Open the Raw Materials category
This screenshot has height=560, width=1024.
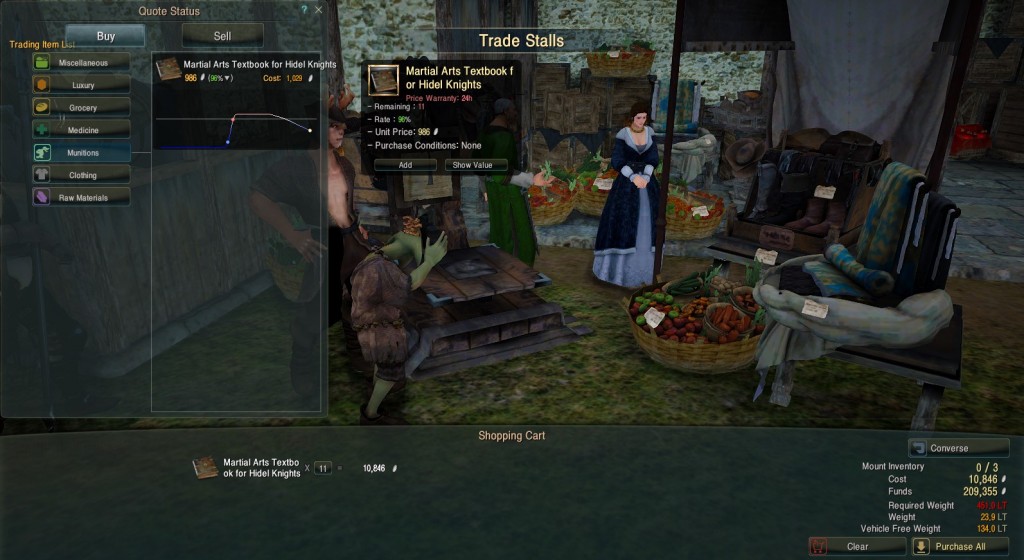81,198
